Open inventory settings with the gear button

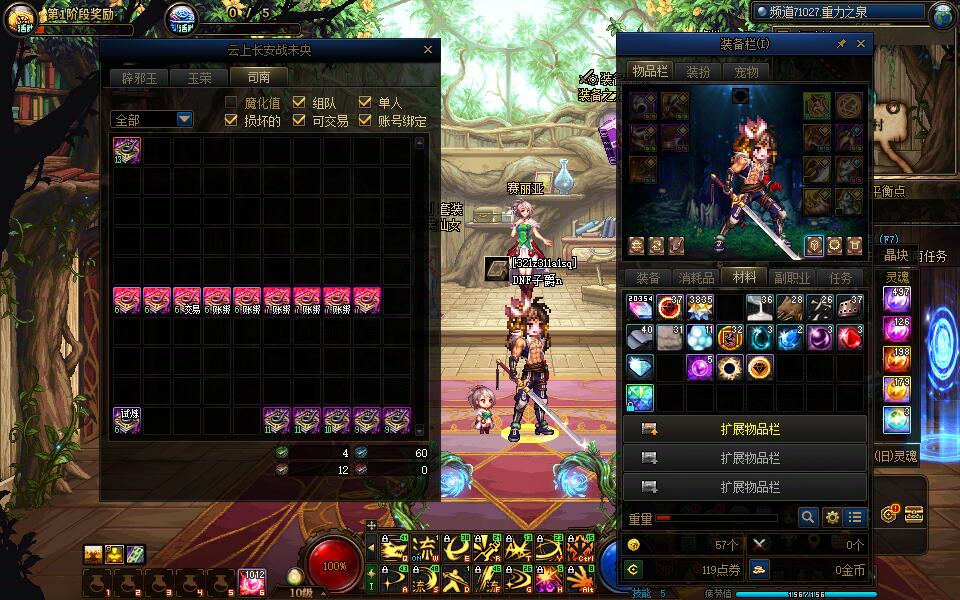tap(832, 517)
